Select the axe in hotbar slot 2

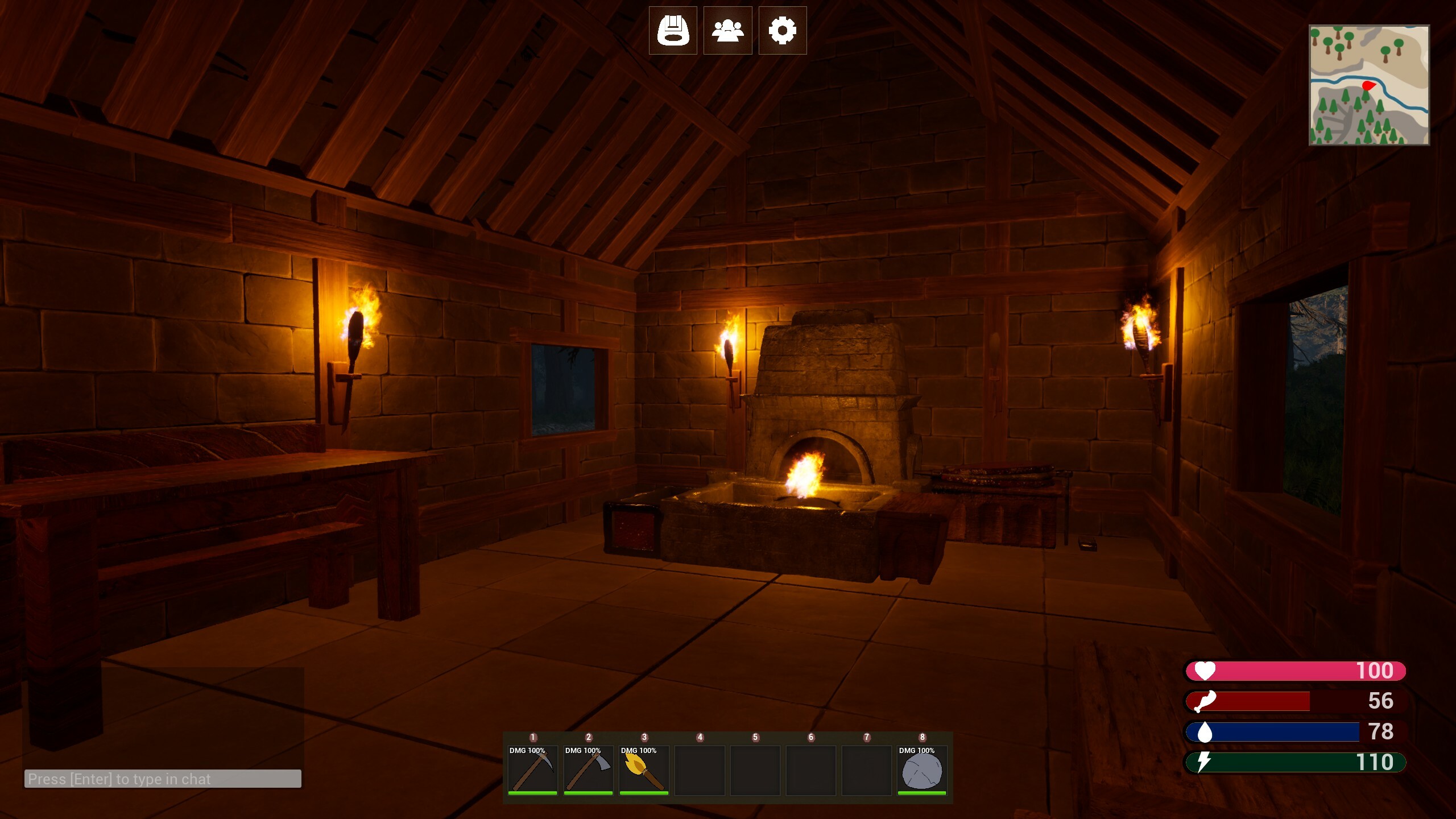[x=588, y=768]
